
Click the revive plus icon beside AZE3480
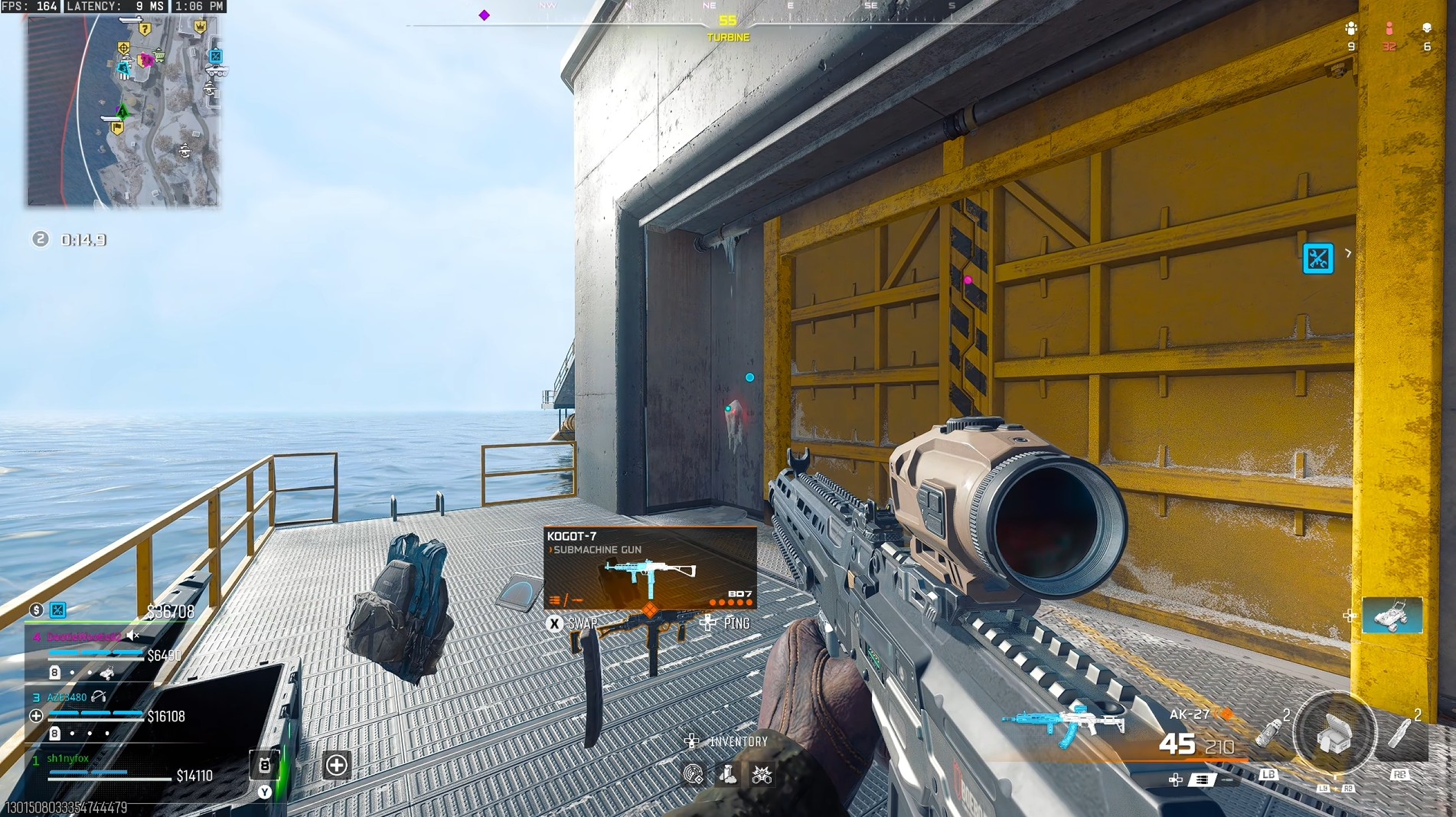[36, 716]
